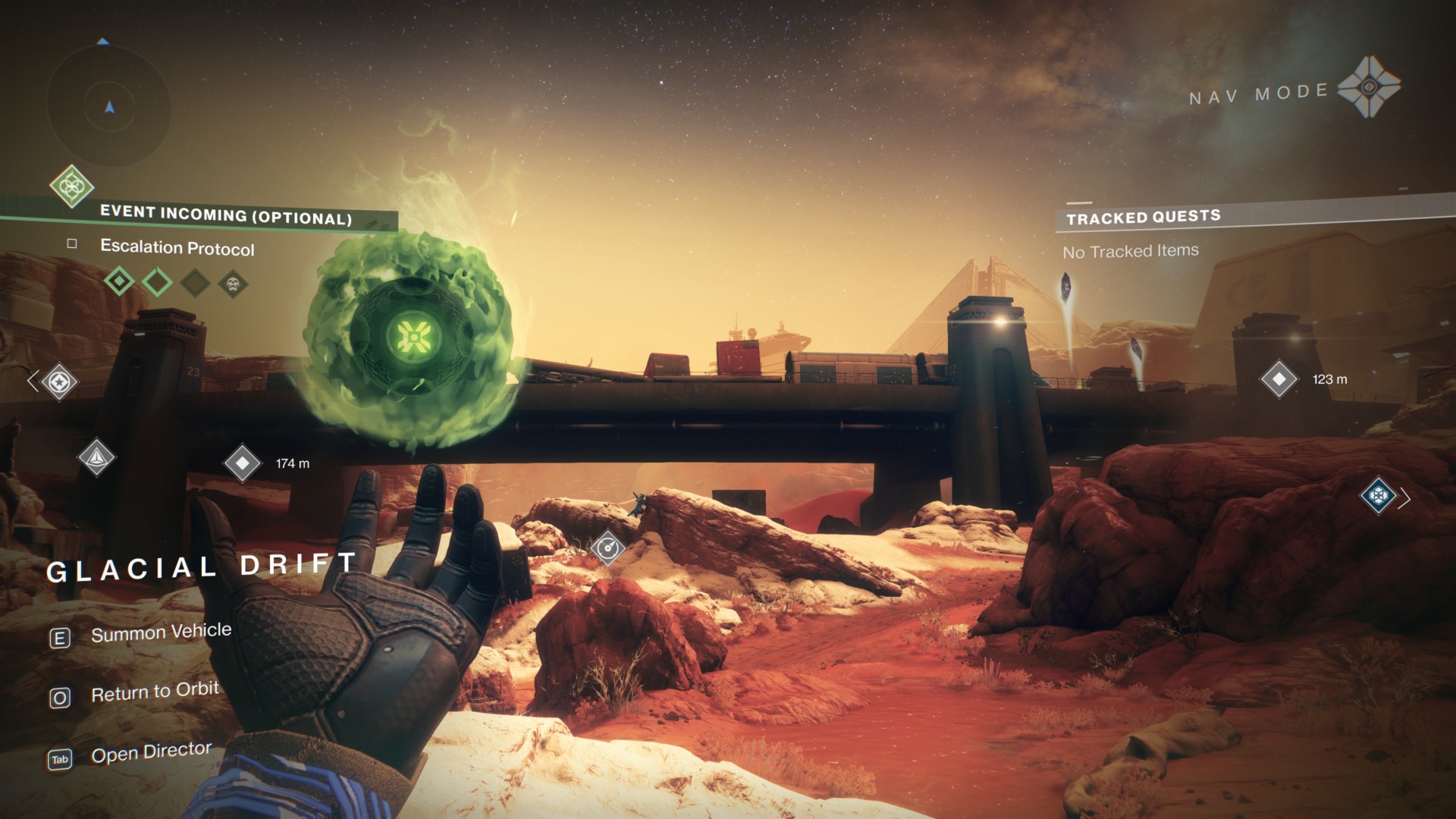This screenshot has height=819, width=1456.
Task: Choose the Summon Vehicle option
Action: 161,632
